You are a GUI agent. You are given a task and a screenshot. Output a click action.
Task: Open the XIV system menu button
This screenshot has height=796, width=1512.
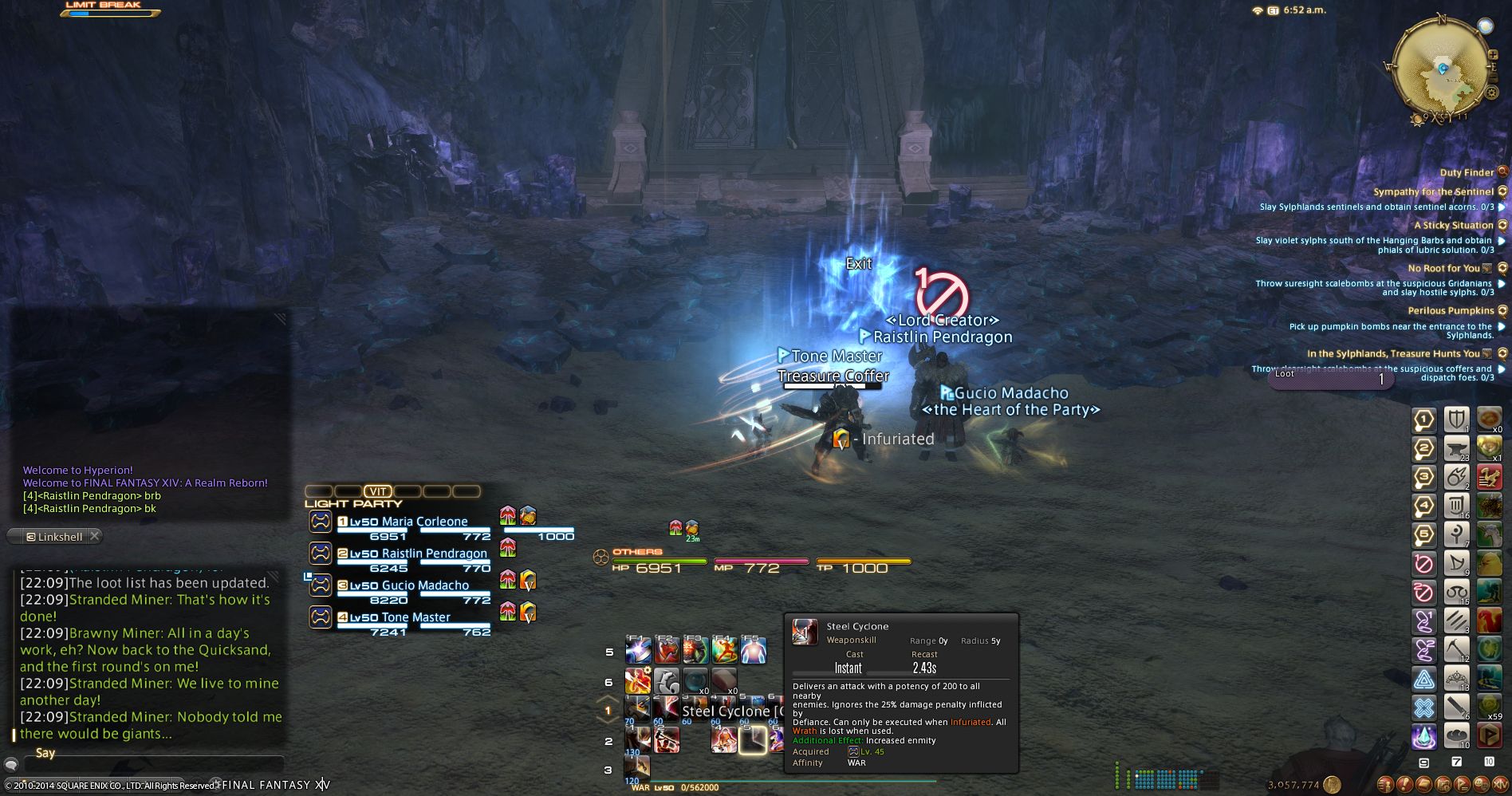click(x=1500, y=785)
